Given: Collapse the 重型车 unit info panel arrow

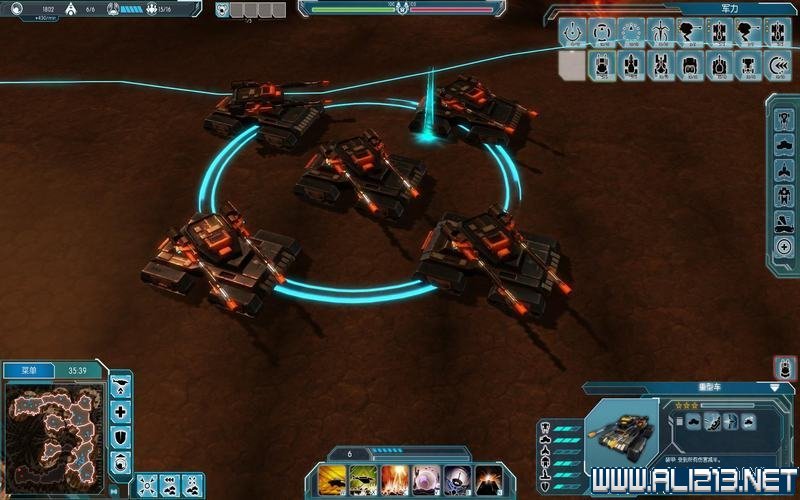Looking at the screenshot, I should pos(774,386).
